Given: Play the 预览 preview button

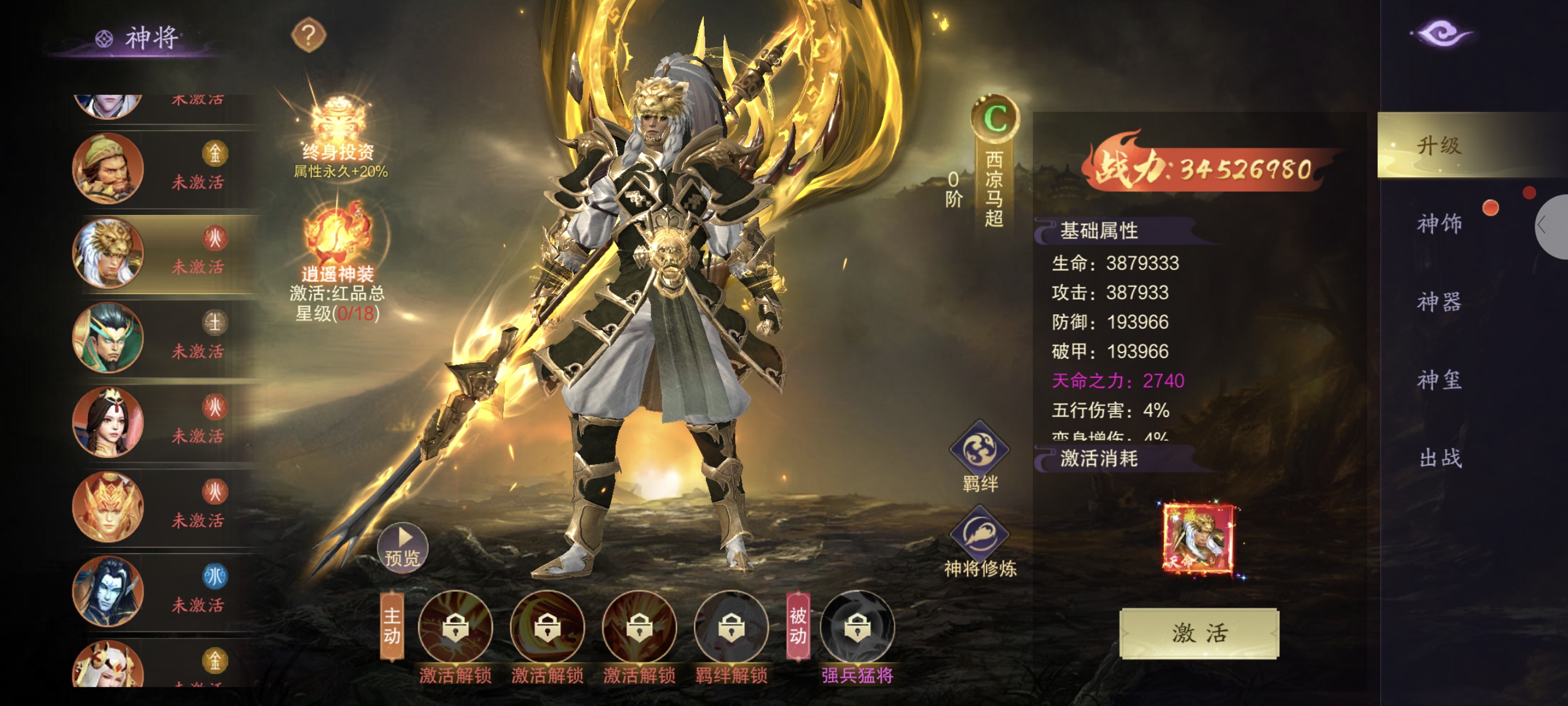Looking at the screenshot, I should (403, 547).
